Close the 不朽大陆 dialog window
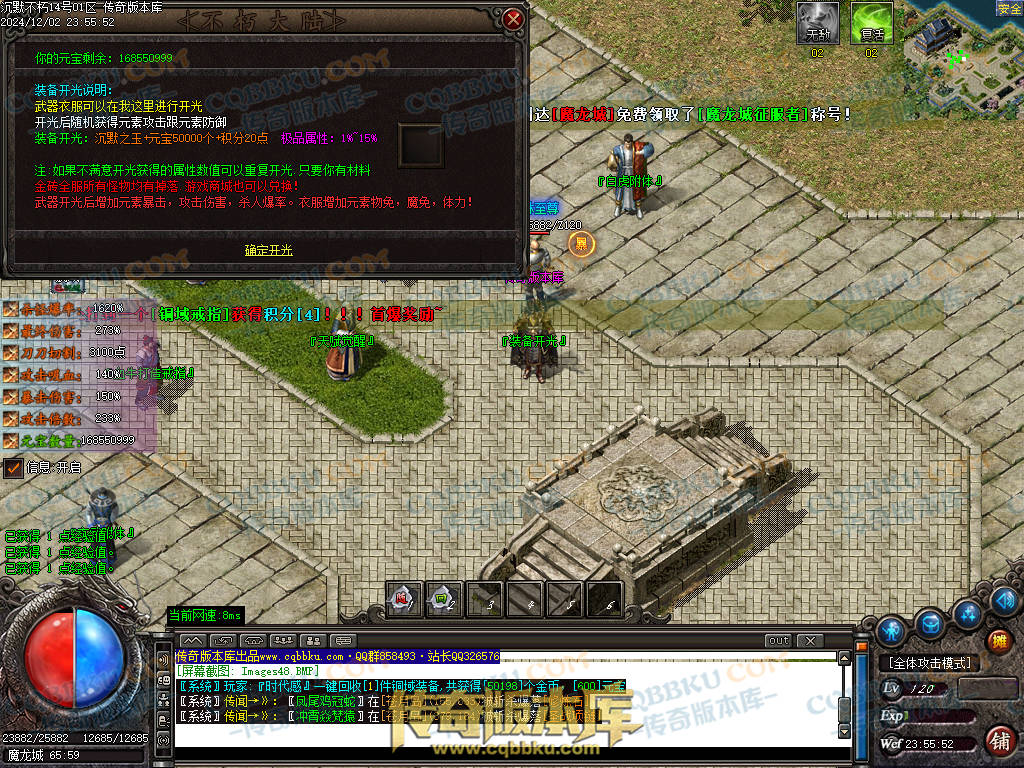This screenshot has height=768, width=1024. (x=513, y=19)
